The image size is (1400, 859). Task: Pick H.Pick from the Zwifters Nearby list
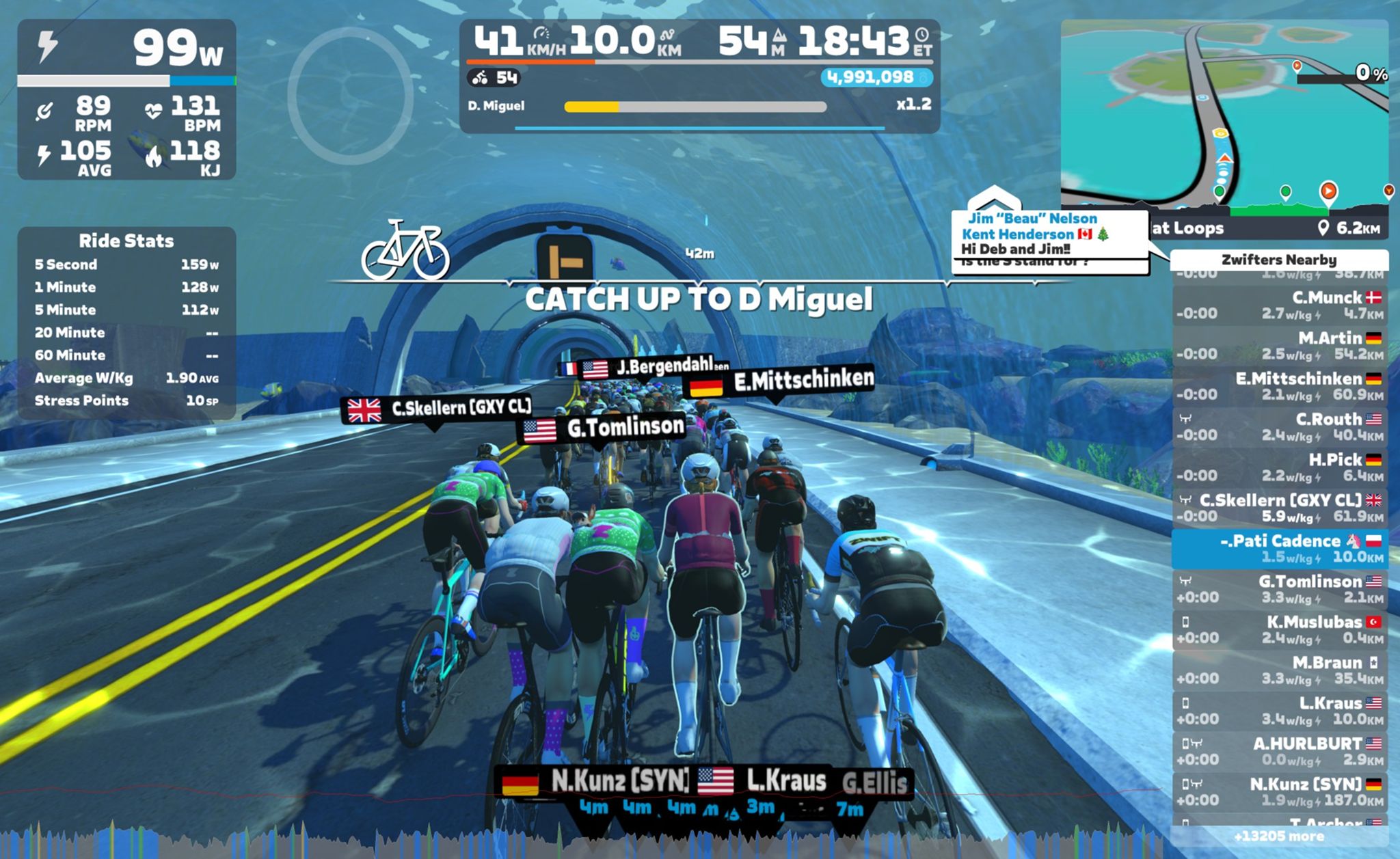[x=1278, y=467]
